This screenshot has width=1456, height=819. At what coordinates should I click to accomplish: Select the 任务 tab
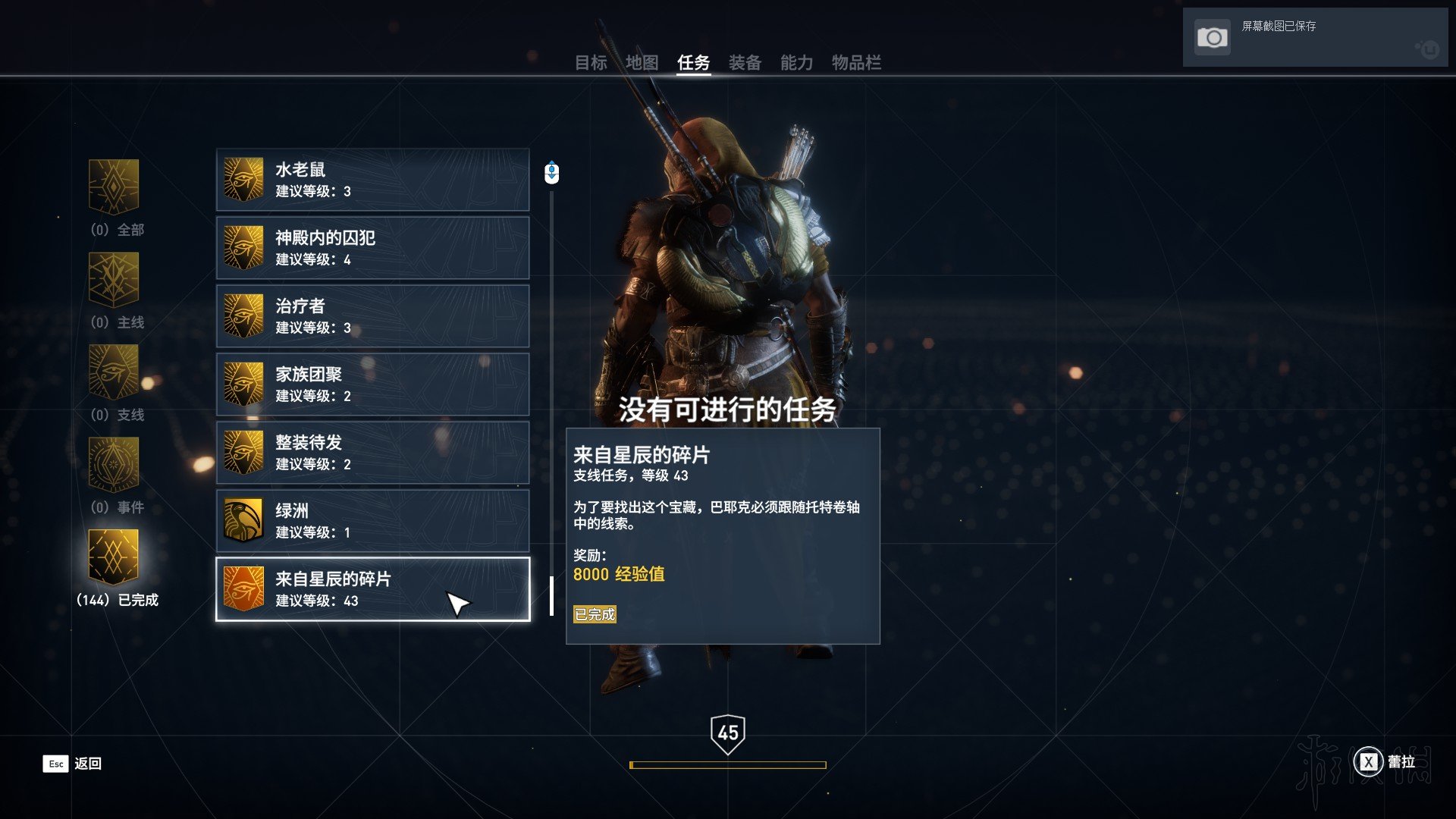[693, 63]
